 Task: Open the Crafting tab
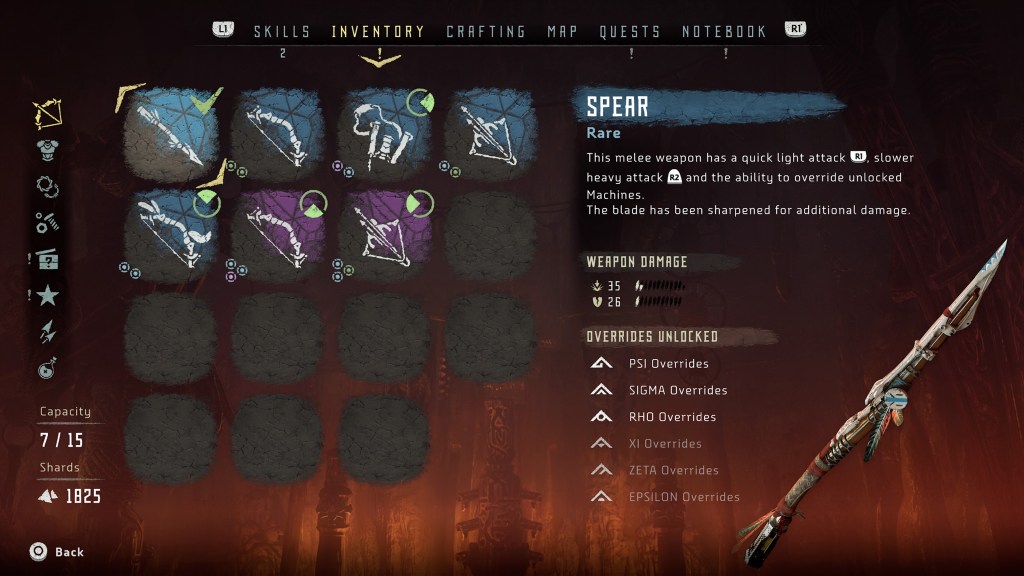pos(486,32)
